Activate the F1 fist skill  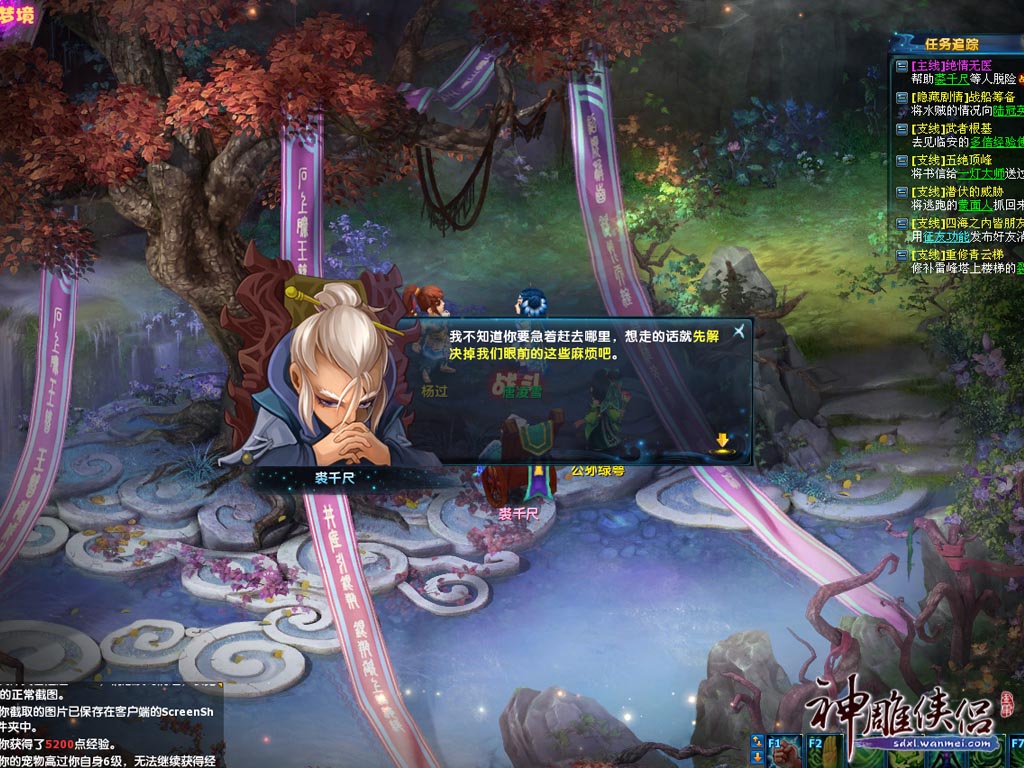click(784, 752)
